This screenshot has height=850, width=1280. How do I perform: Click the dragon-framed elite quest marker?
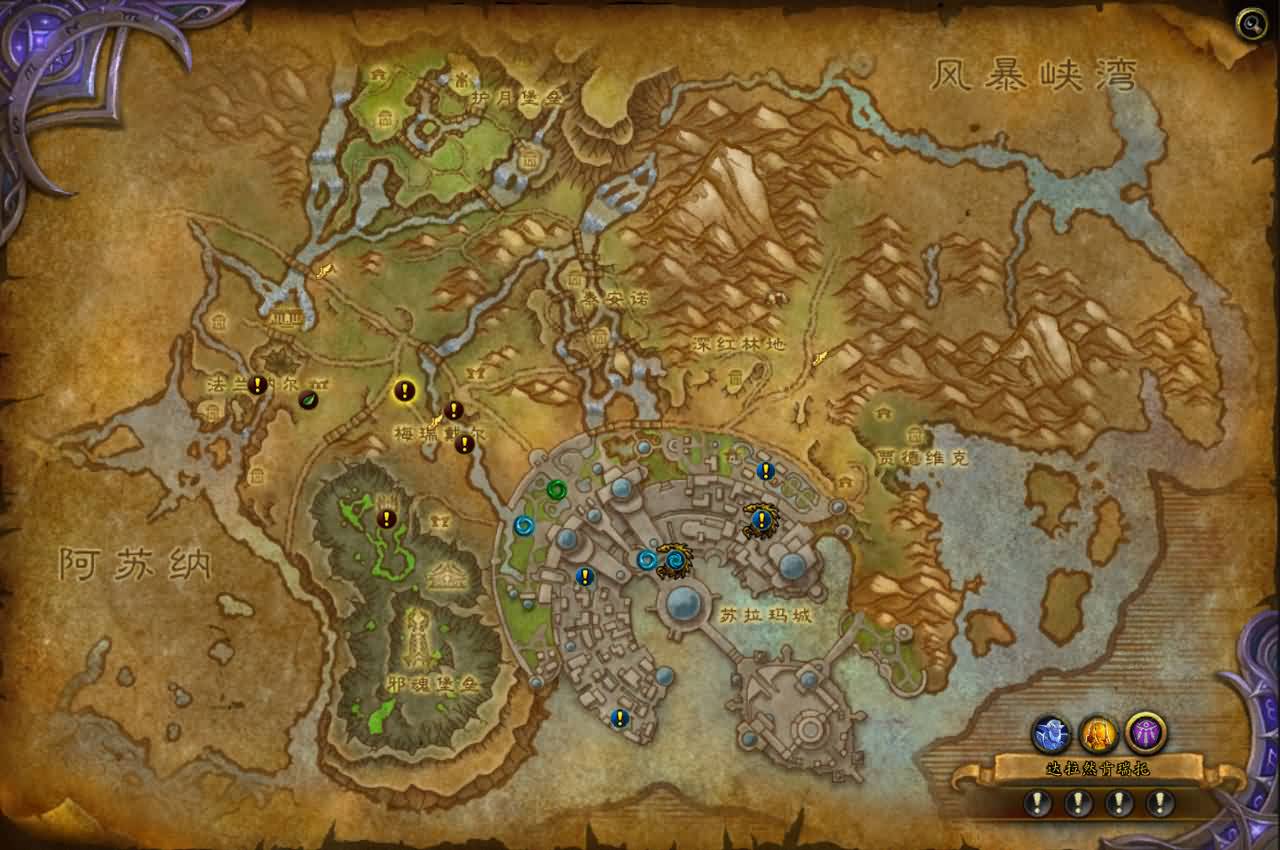click(761, 519)
